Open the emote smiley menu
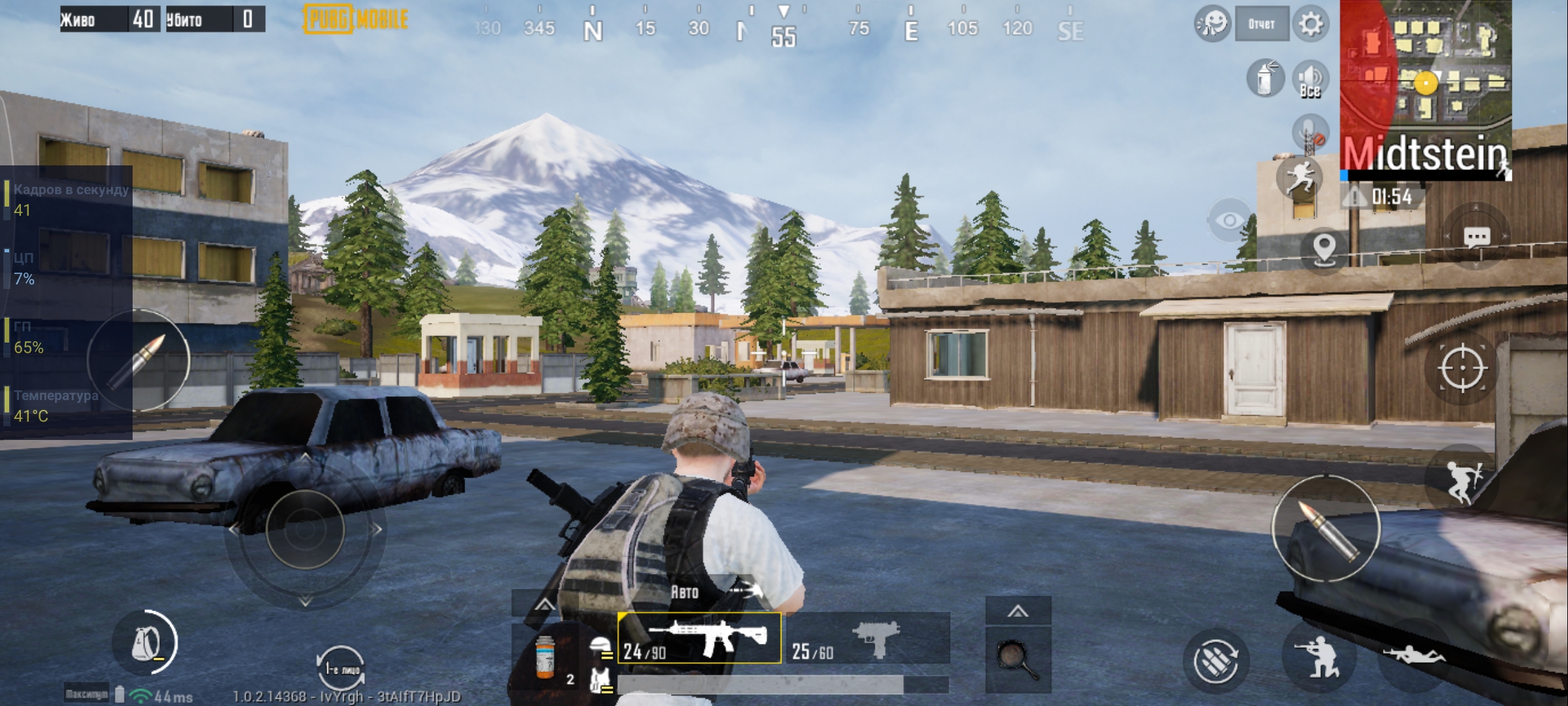 coord(1212,25)
